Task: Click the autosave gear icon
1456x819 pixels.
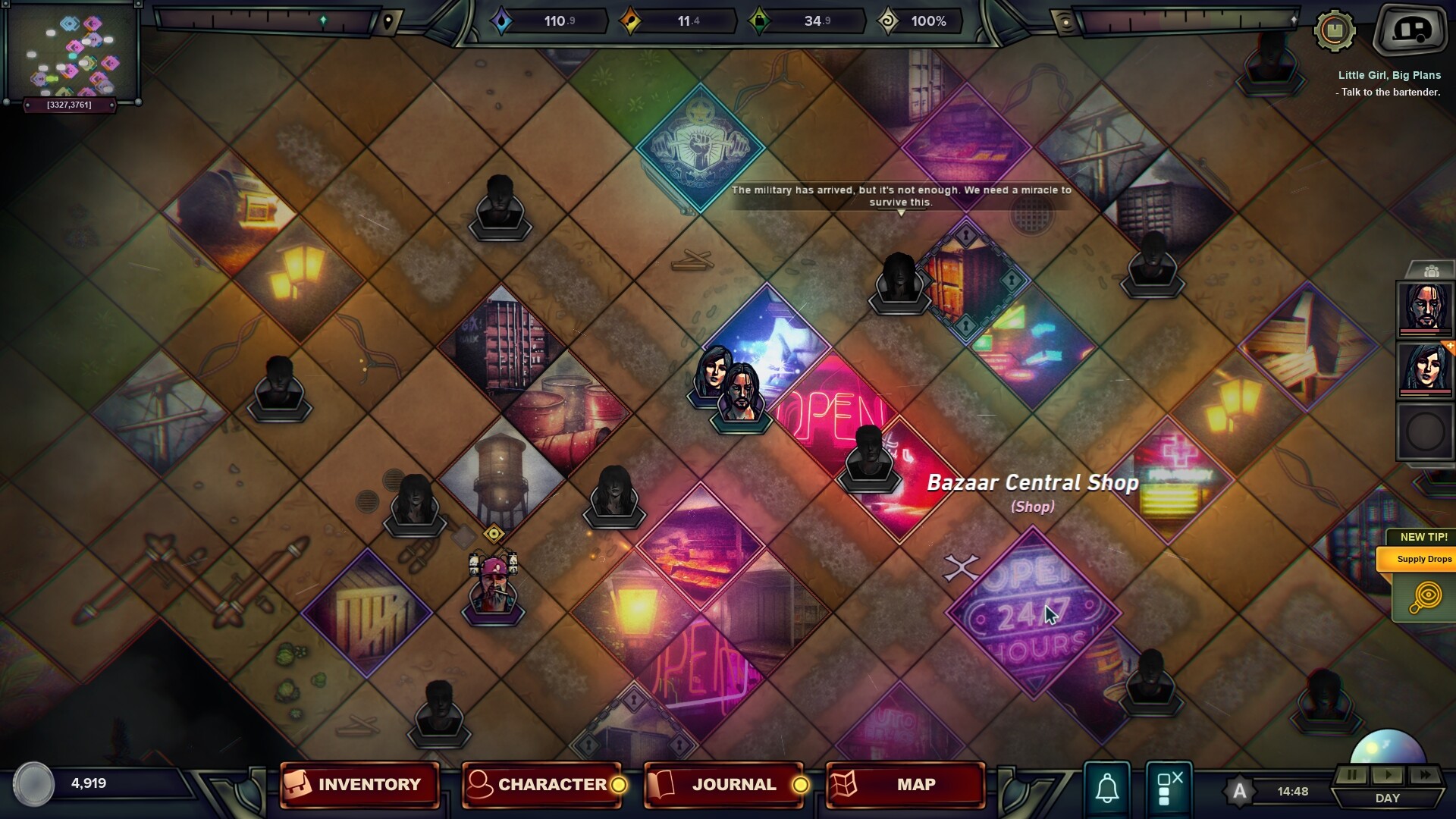Action: 1336,30
